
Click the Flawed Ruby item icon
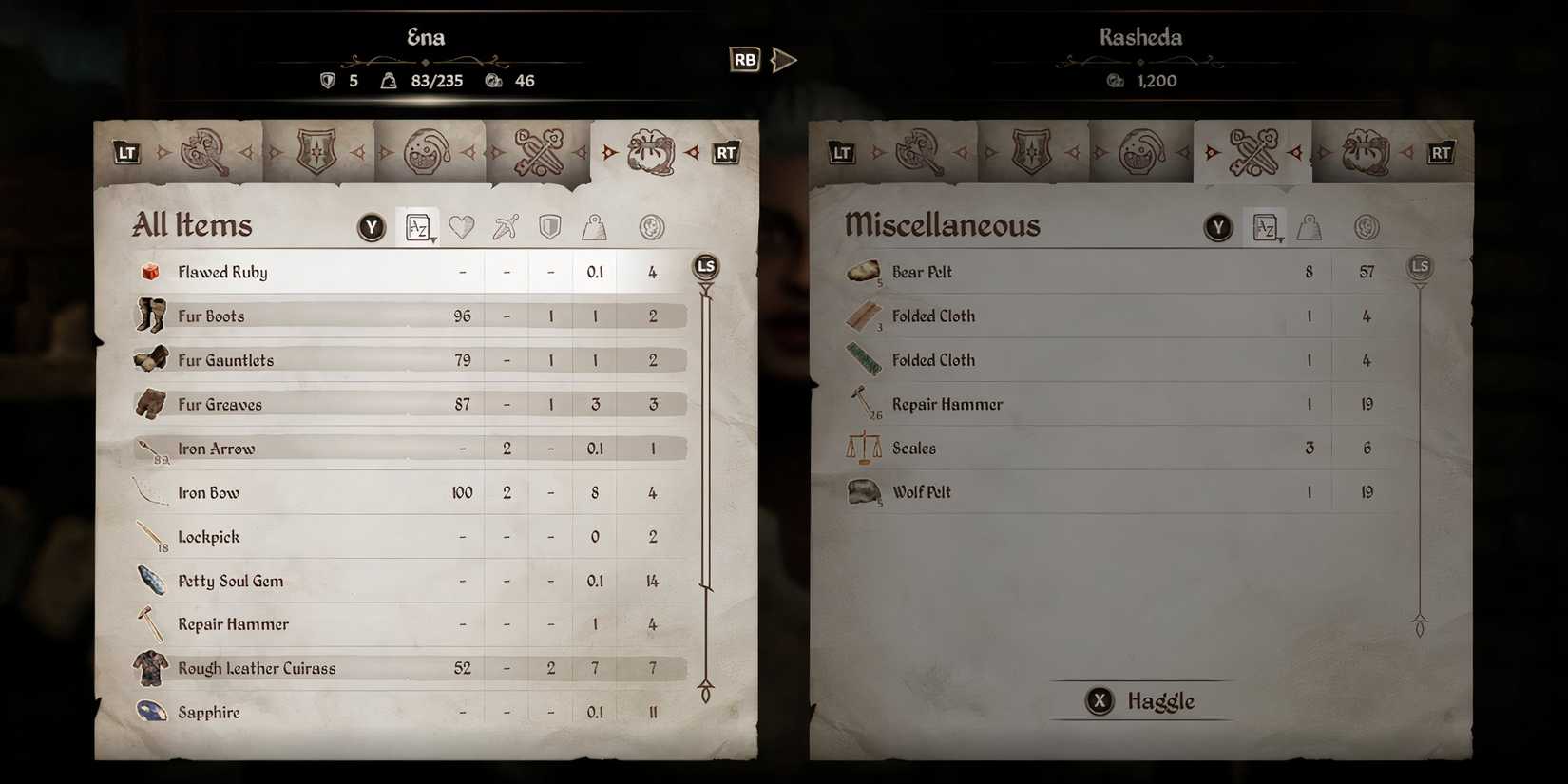point(150,271)
